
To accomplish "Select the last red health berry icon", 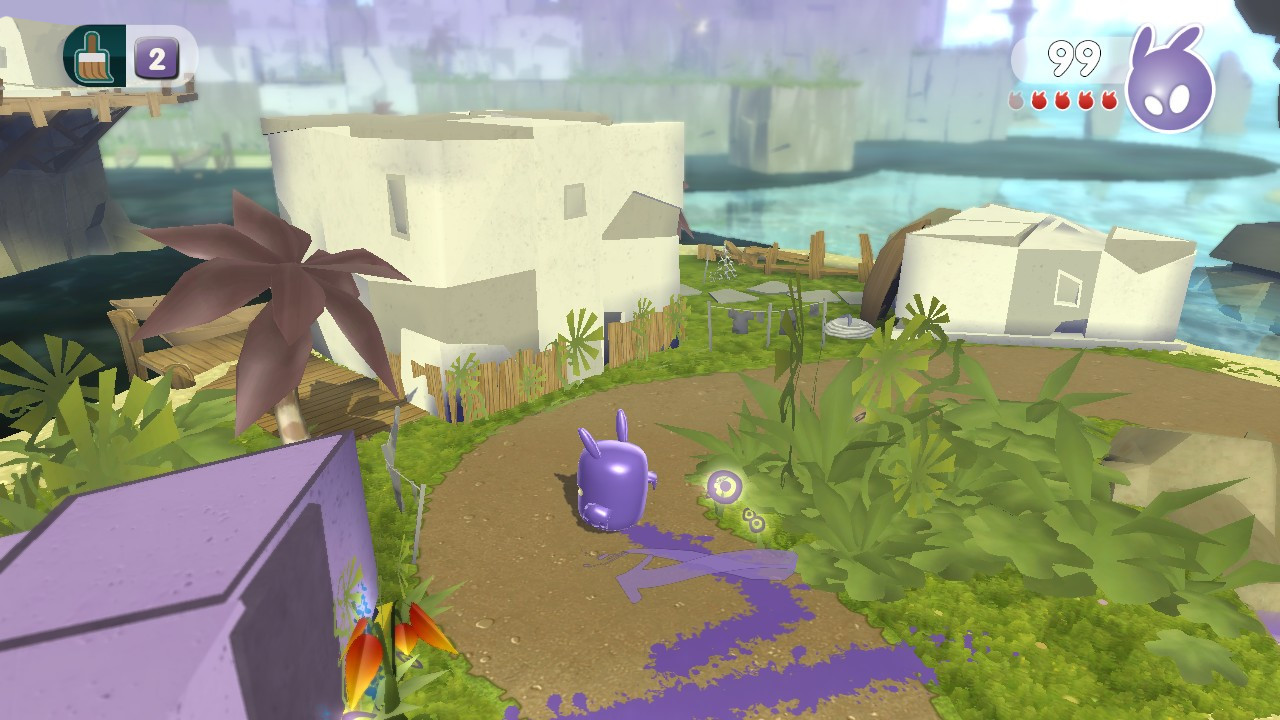I will (x=1110, y=100).
